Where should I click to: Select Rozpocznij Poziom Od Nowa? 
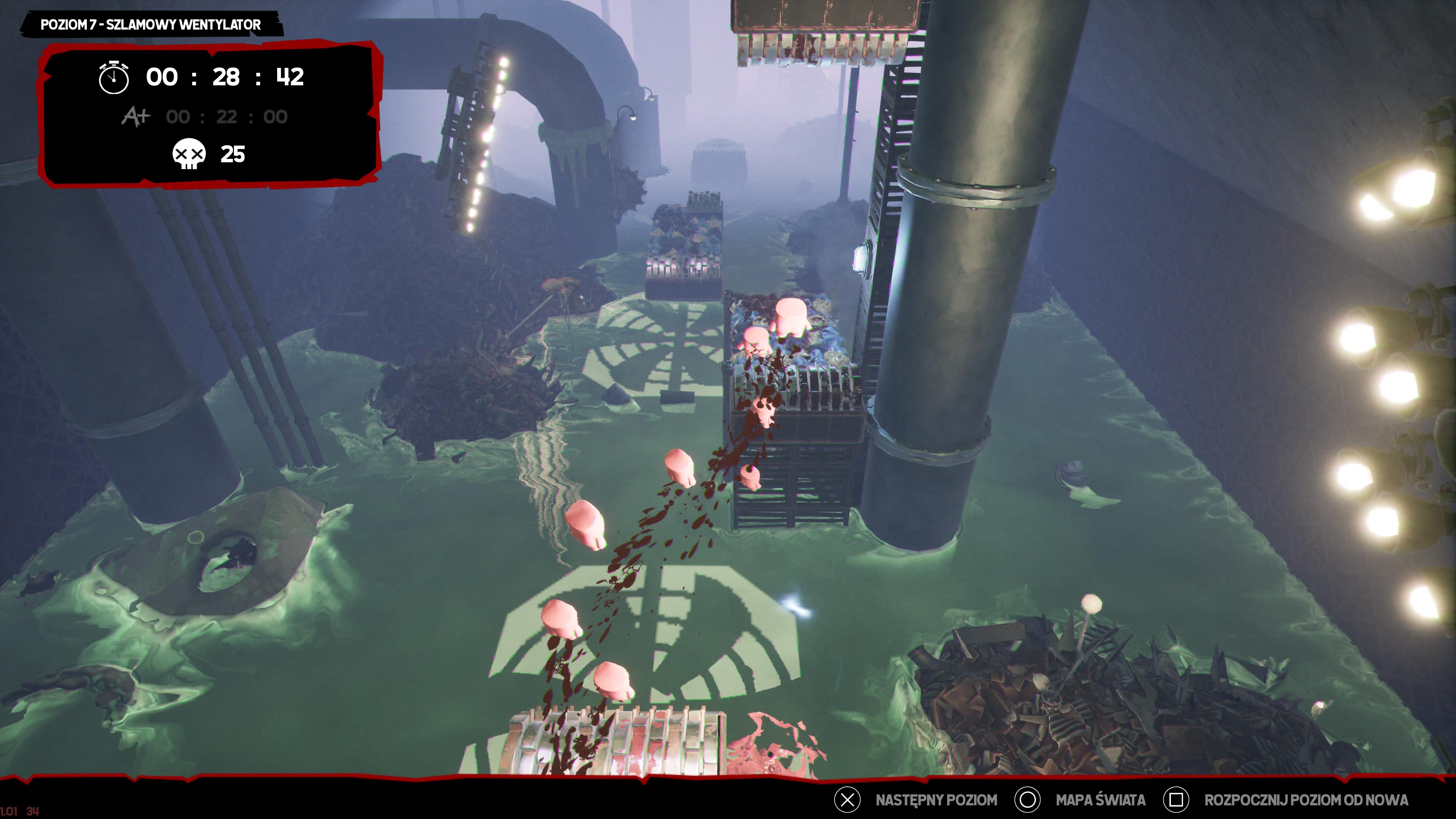pyautogui.click(x=1305, y=800)
